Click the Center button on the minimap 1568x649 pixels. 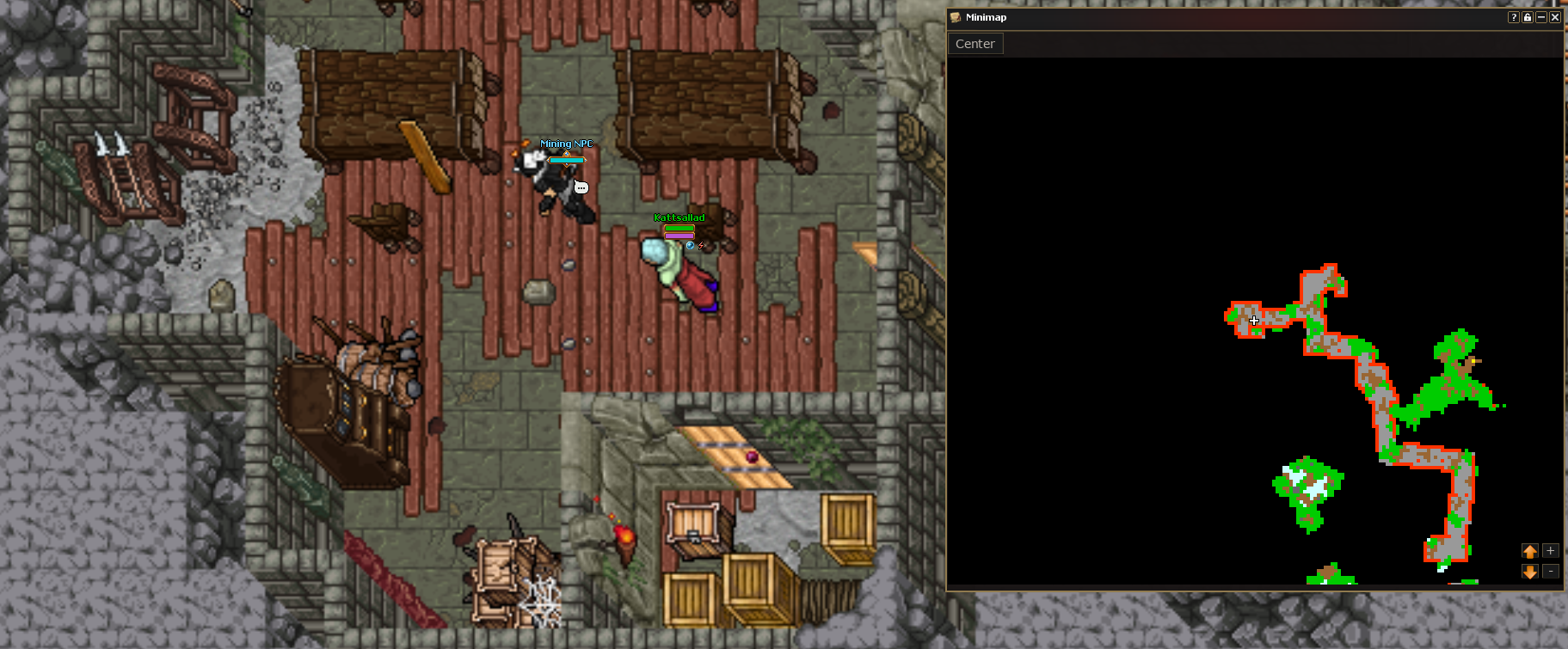click(x=975, y=44)
